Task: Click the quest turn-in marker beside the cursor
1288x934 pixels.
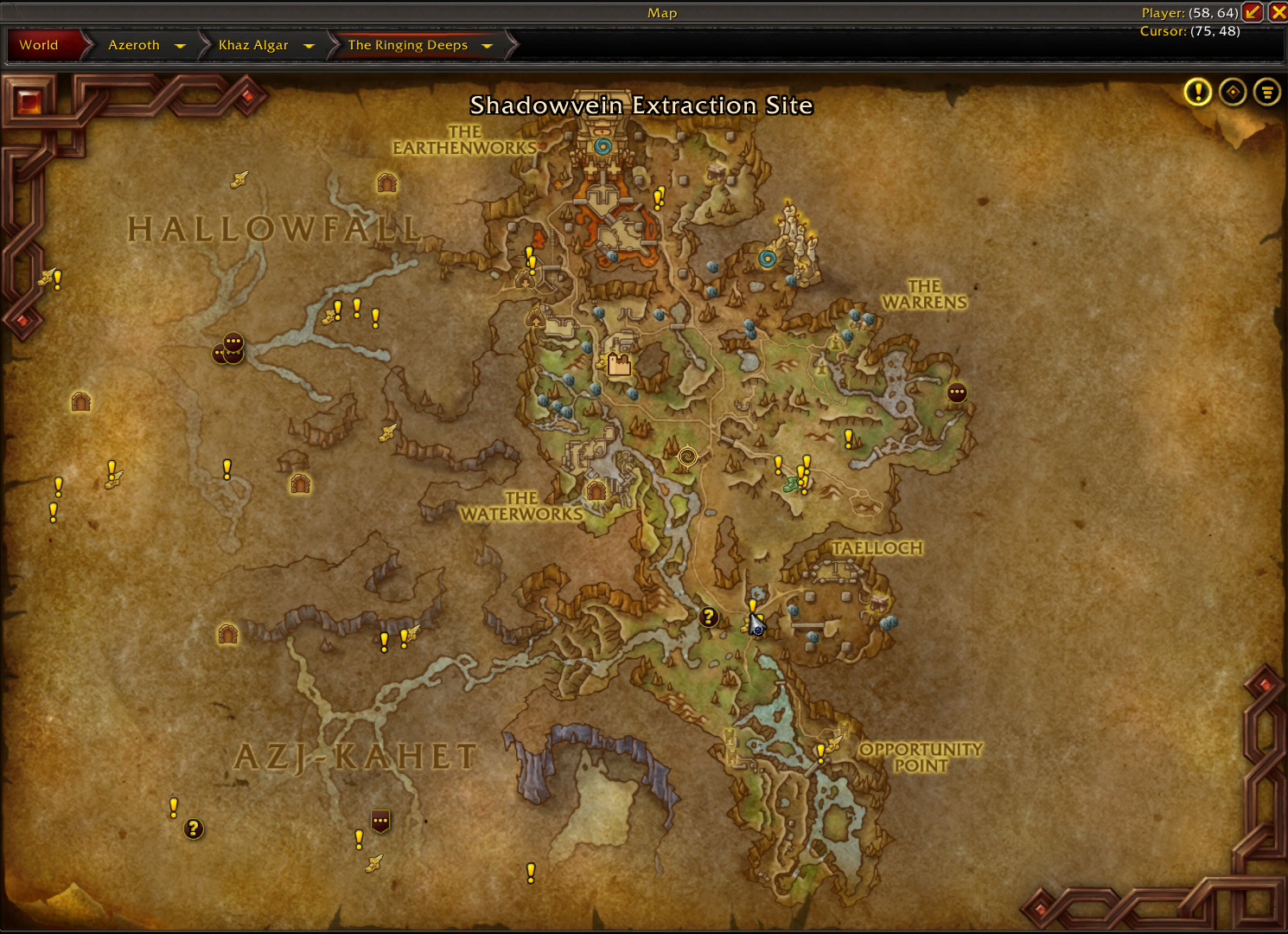Action: 709,617
